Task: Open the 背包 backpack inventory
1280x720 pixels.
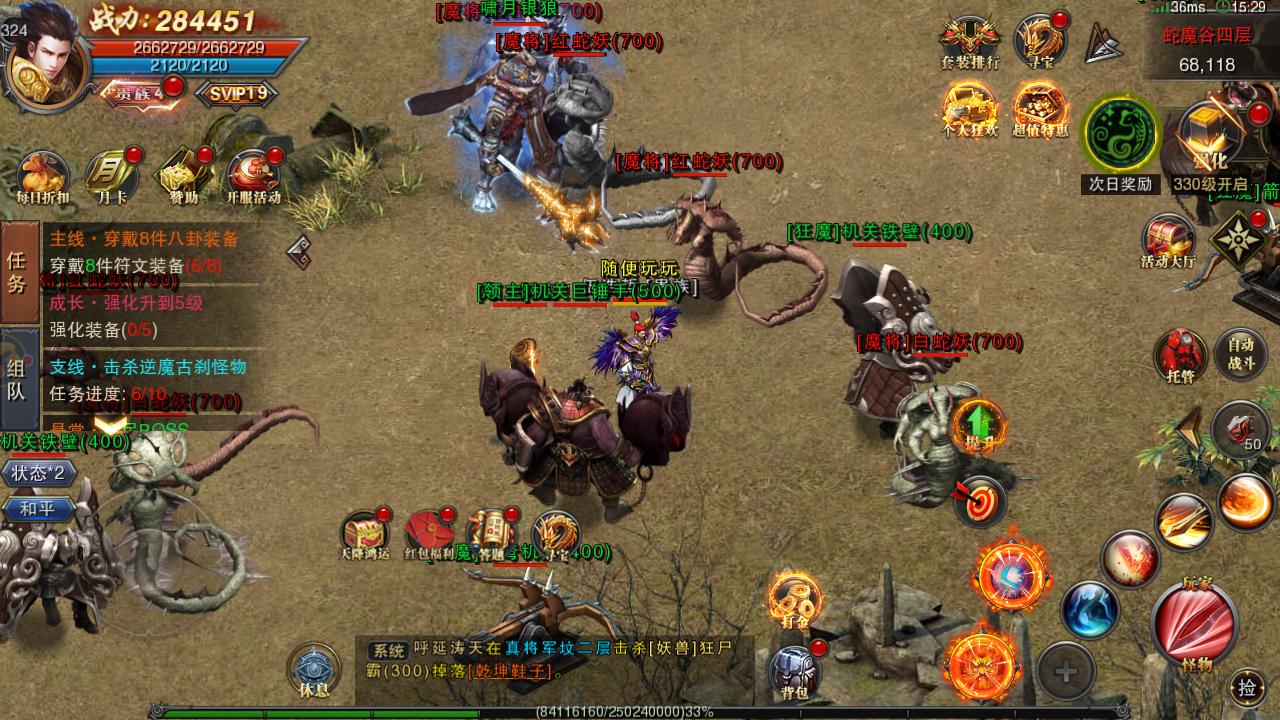Action: [796, 670]
